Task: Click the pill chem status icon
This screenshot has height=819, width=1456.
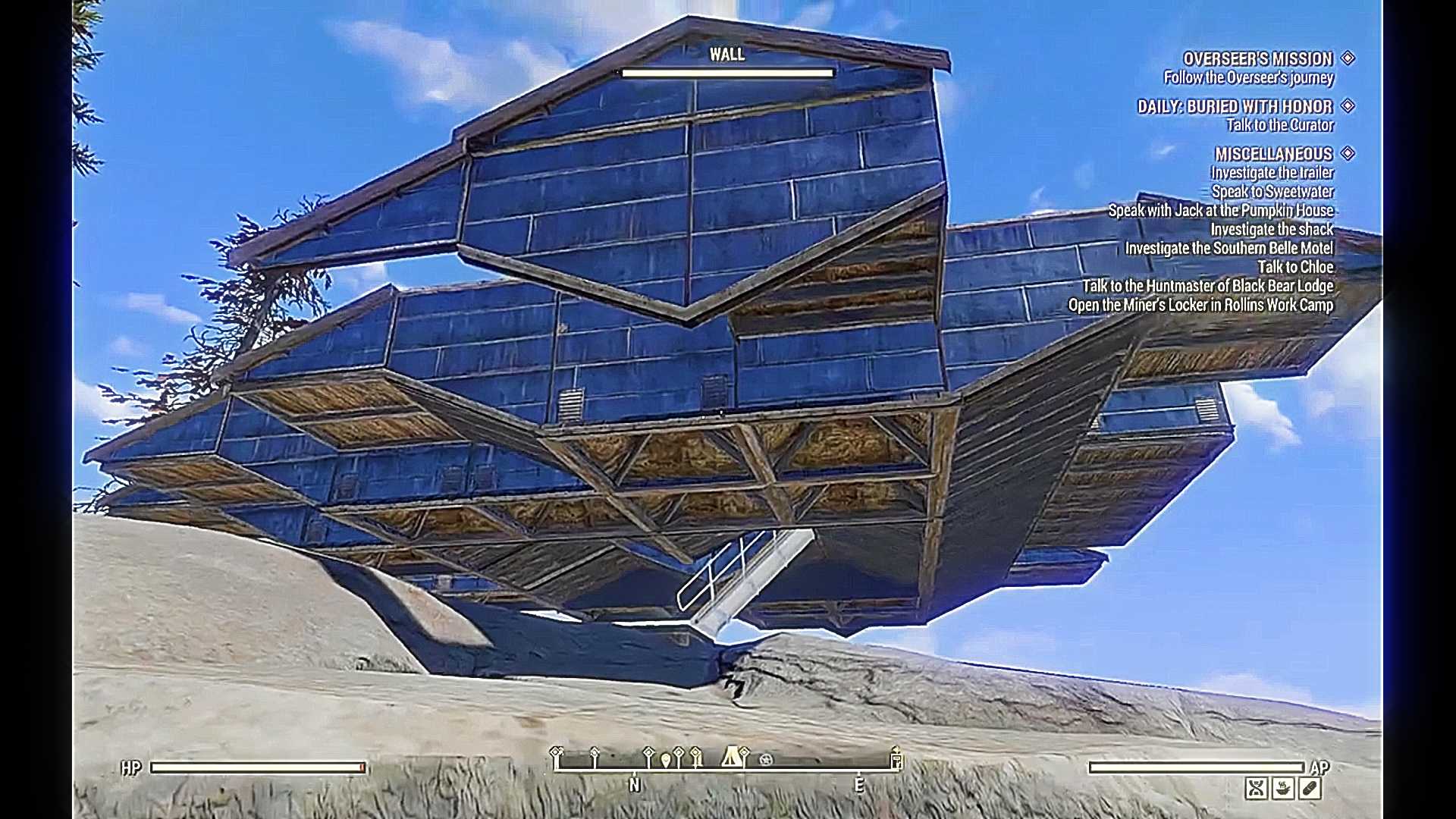Action: pos(1310,789)
